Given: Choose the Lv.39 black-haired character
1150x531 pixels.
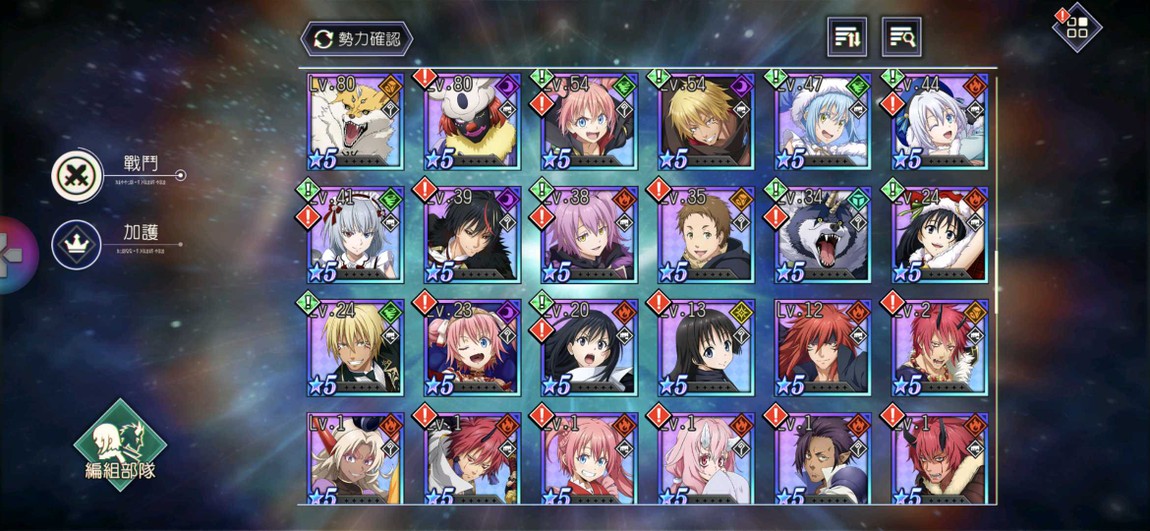Looking at the screenshot, I should coord(472,235).
